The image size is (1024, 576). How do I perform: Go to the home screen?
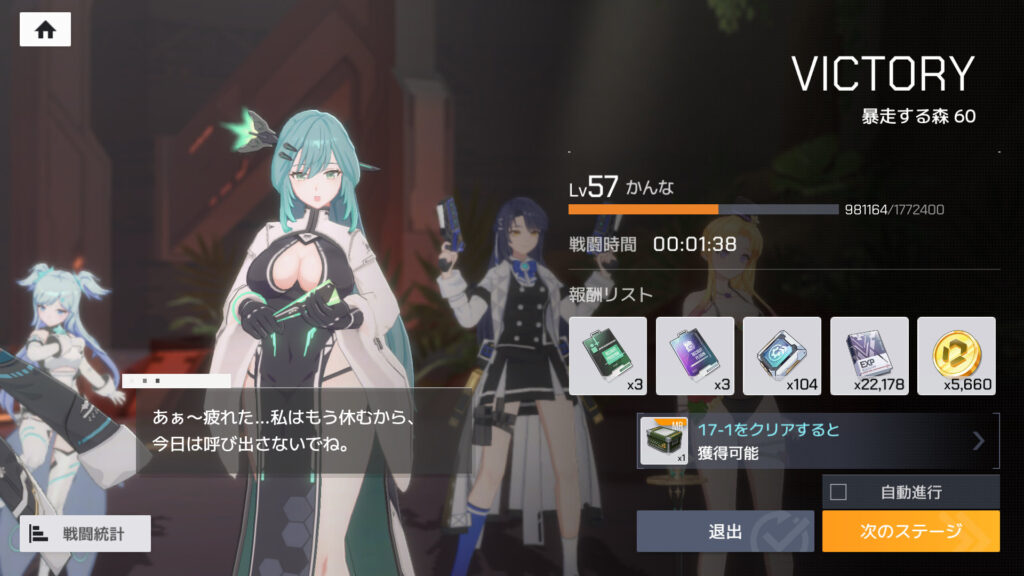click(45, 29)
